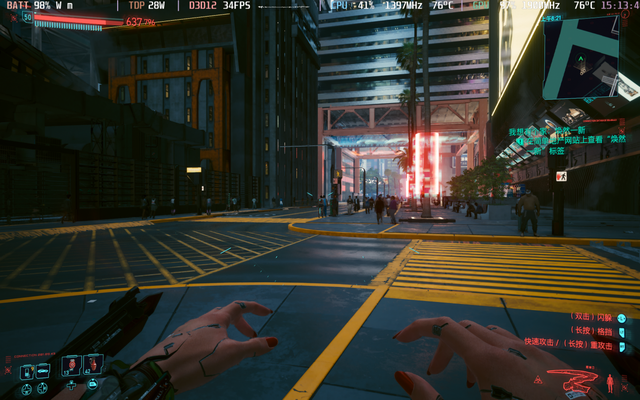
Task: Click the player stance silhouette icon
Action: 610,383
